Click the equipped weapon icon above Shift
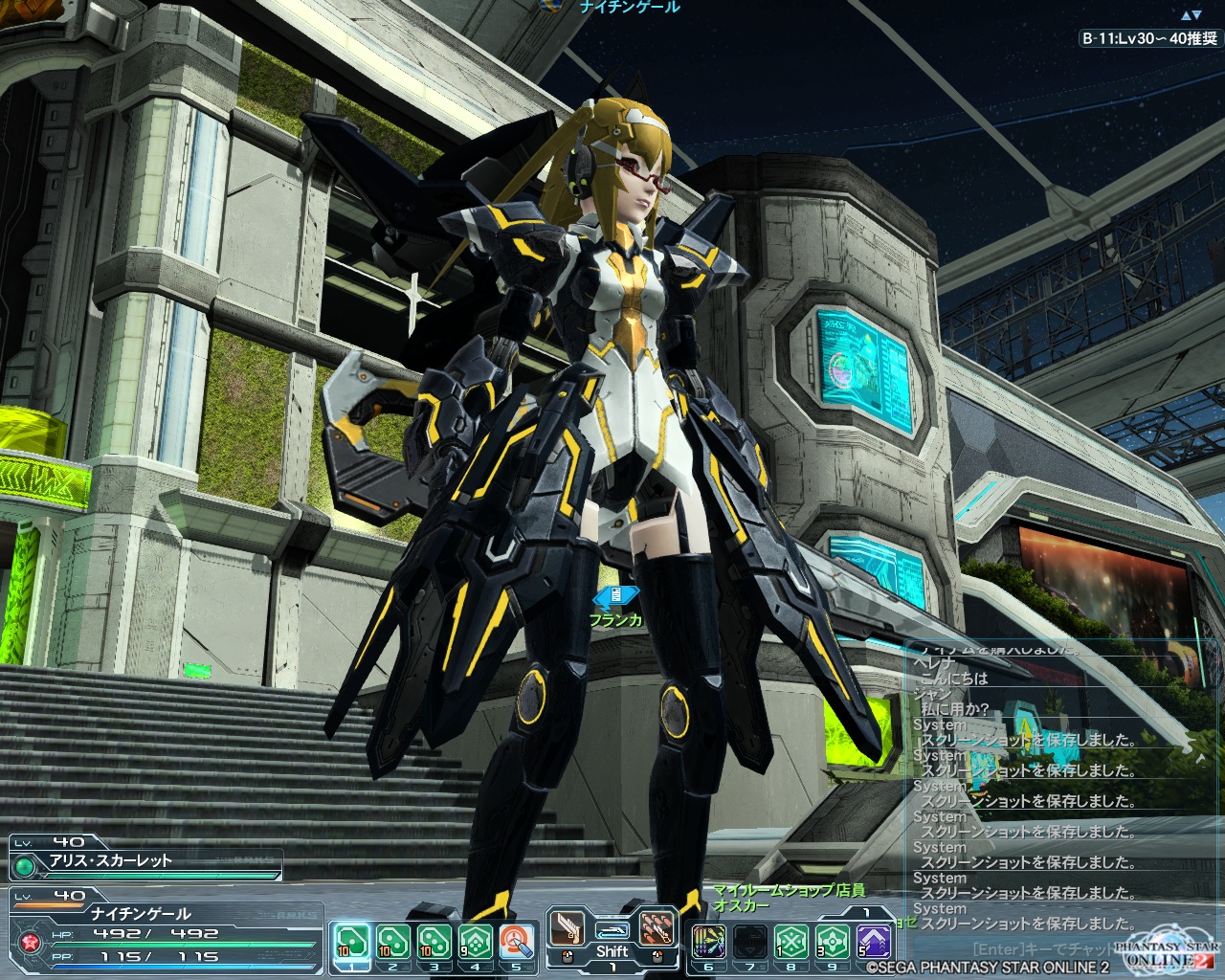 (612, 929)
